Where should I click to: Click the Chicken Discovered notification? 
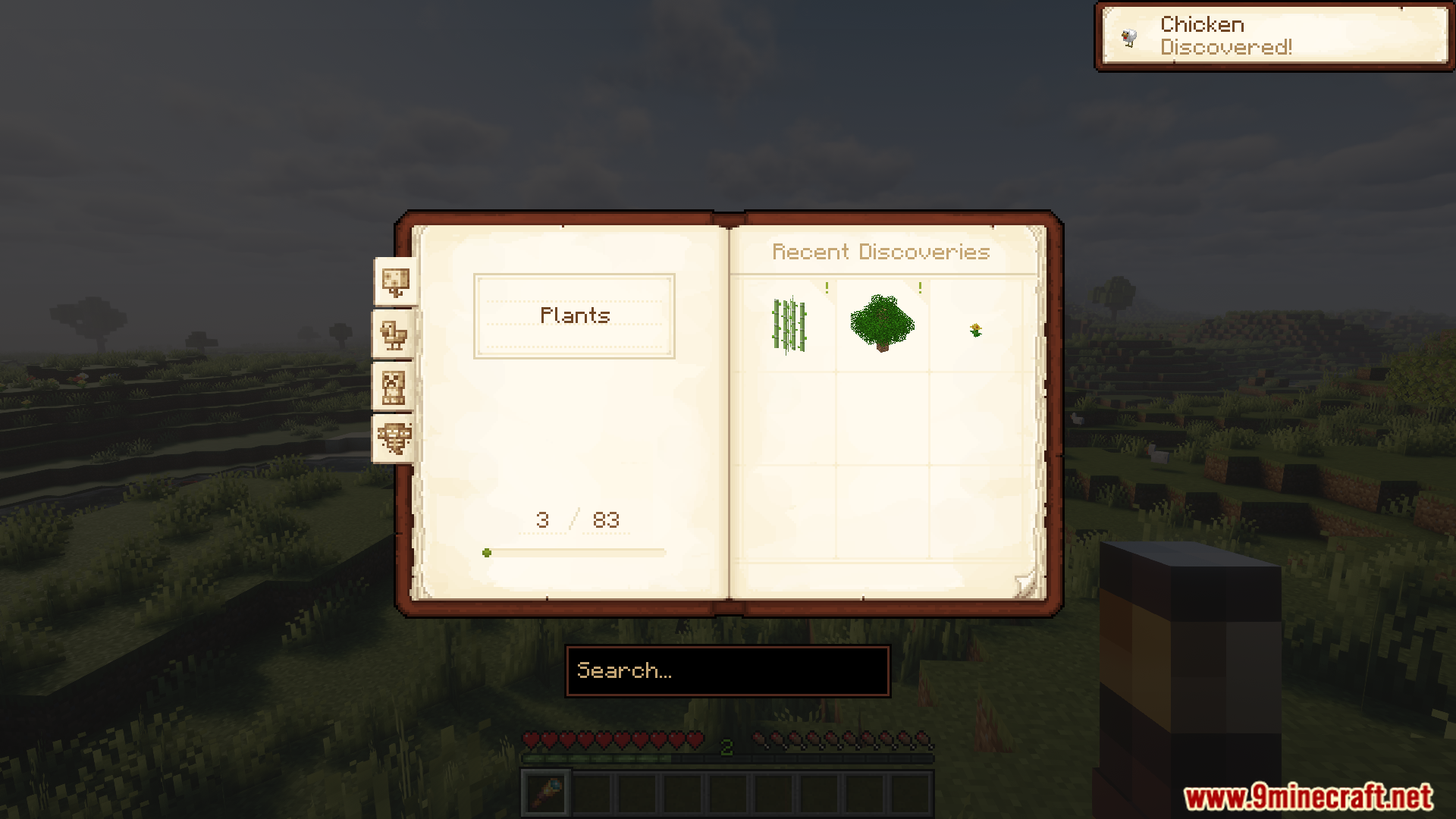click(1274, 36)
